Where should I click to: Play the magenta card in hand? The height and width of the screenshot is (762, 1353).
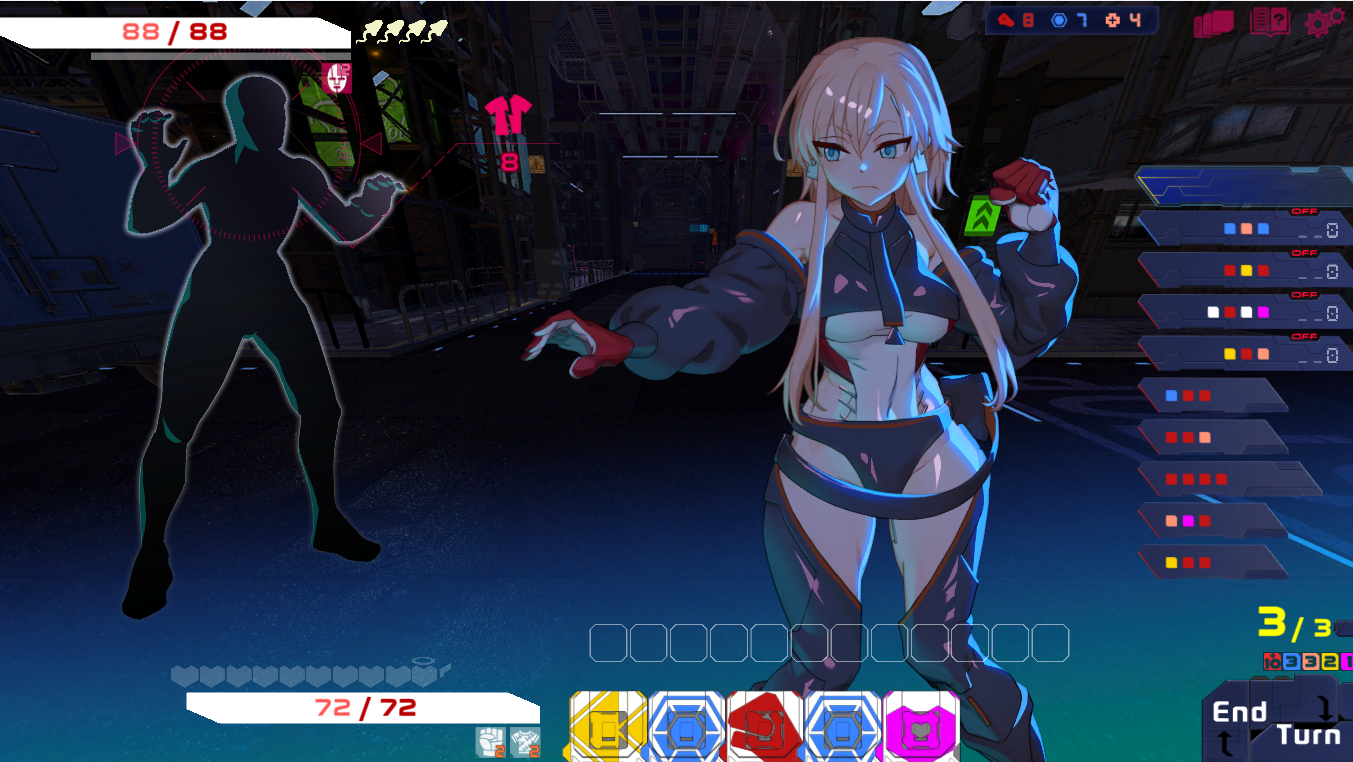(x=920, y=728)
